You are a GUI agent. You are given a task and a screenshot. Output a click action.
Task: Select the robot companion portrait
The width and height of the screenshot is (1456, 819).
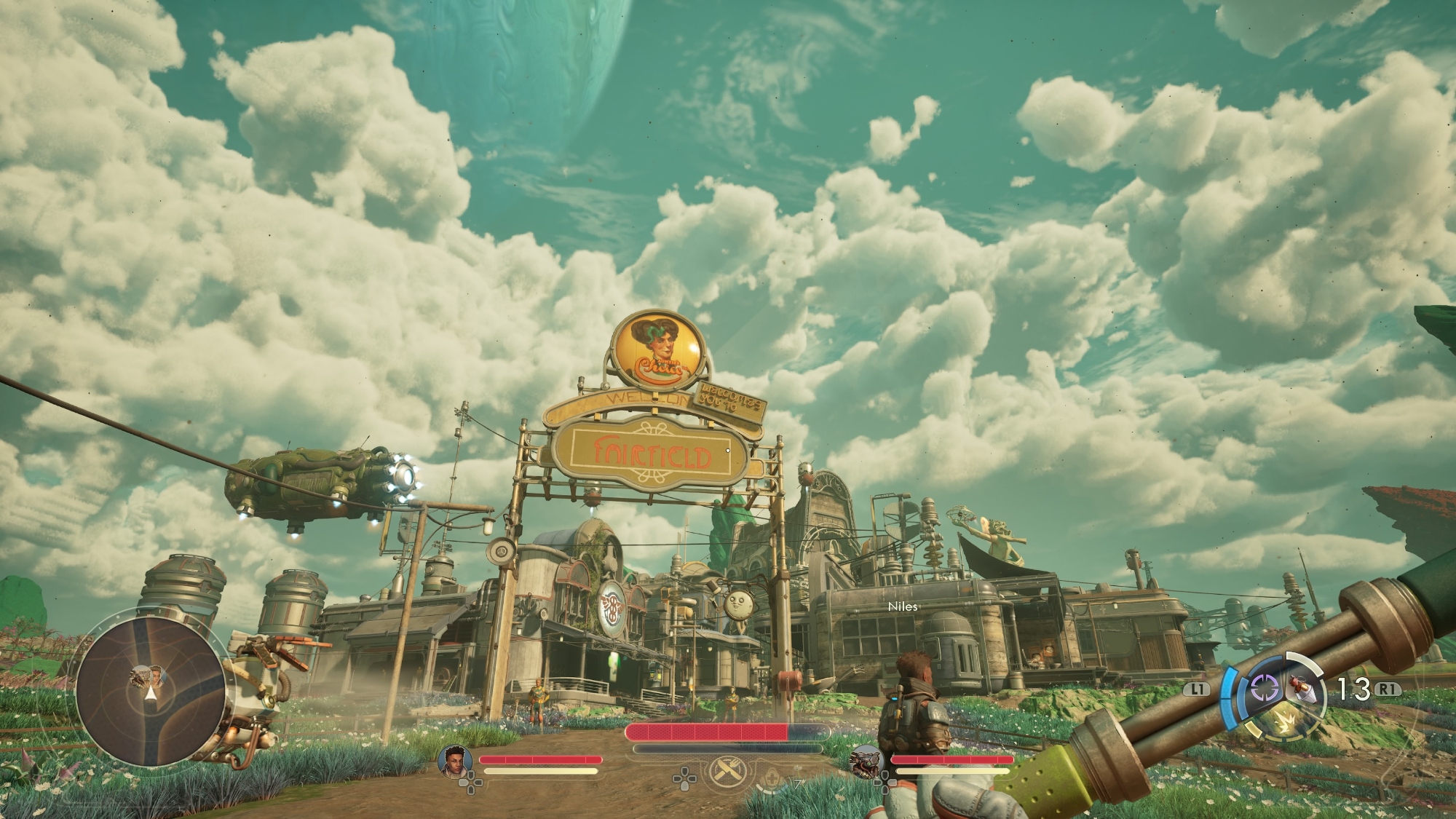(868, 761)
